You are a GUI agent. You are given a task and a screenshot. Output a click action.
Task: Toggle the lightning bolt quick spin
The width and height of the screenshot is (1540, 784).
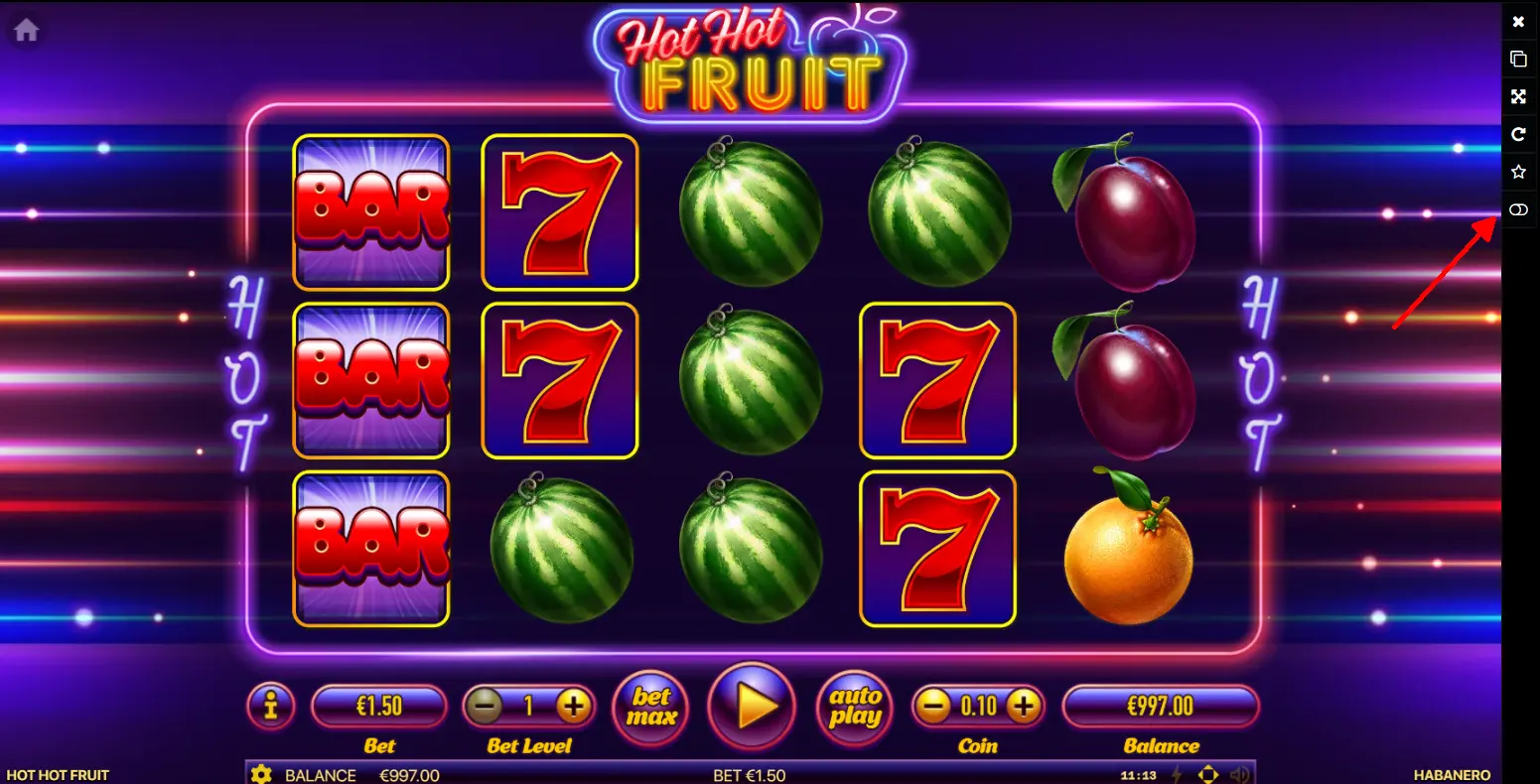(x=1179, y=774)
